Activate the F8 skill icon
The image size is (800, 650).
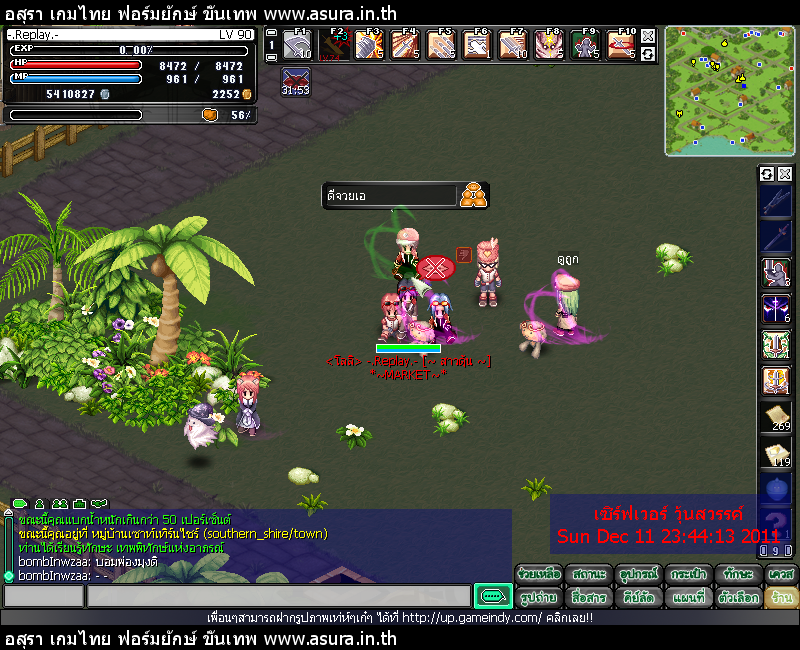pos(548,45)
